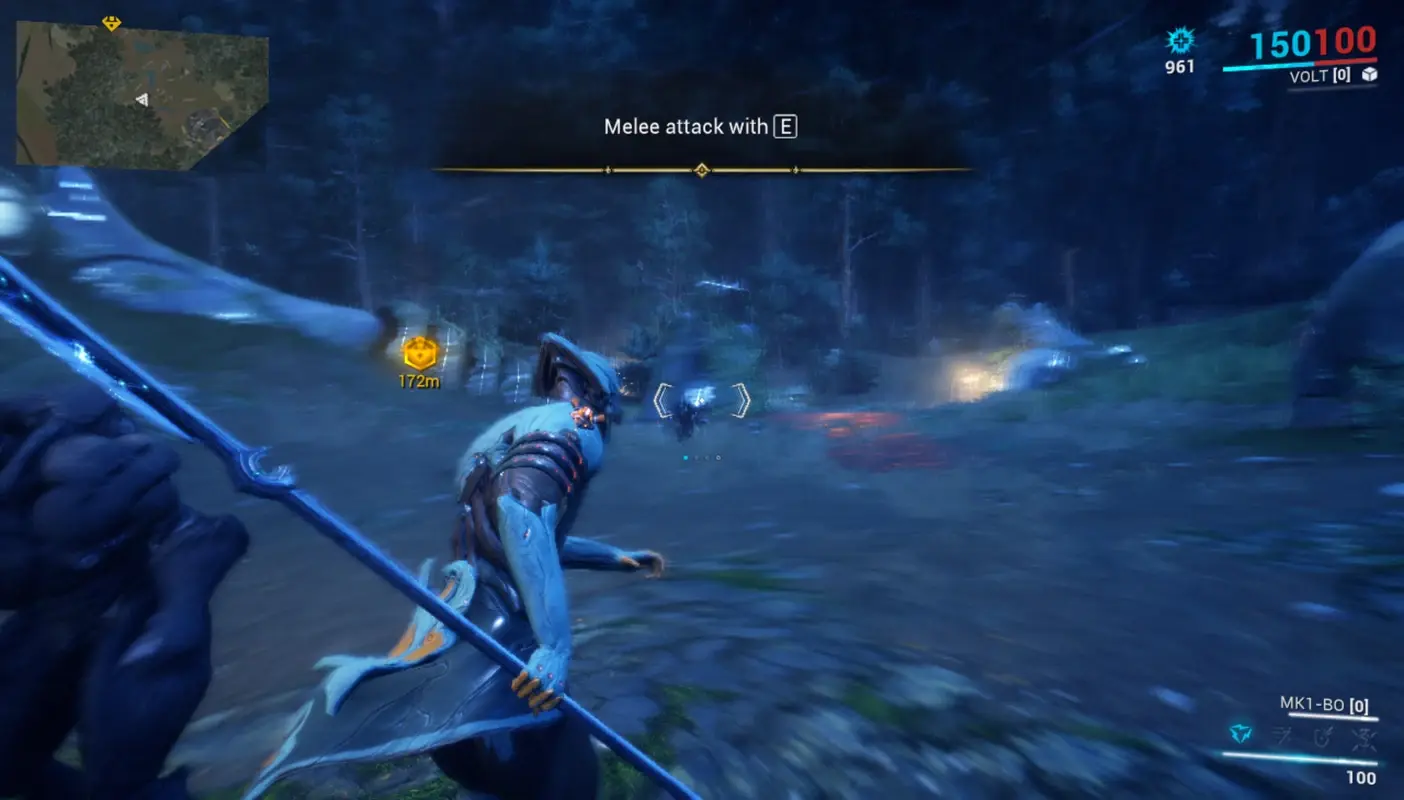The height and width of the screenshot is (800, 1404).
Task: Click the VOLT [0] warframe name
Action: (1319, 75)
